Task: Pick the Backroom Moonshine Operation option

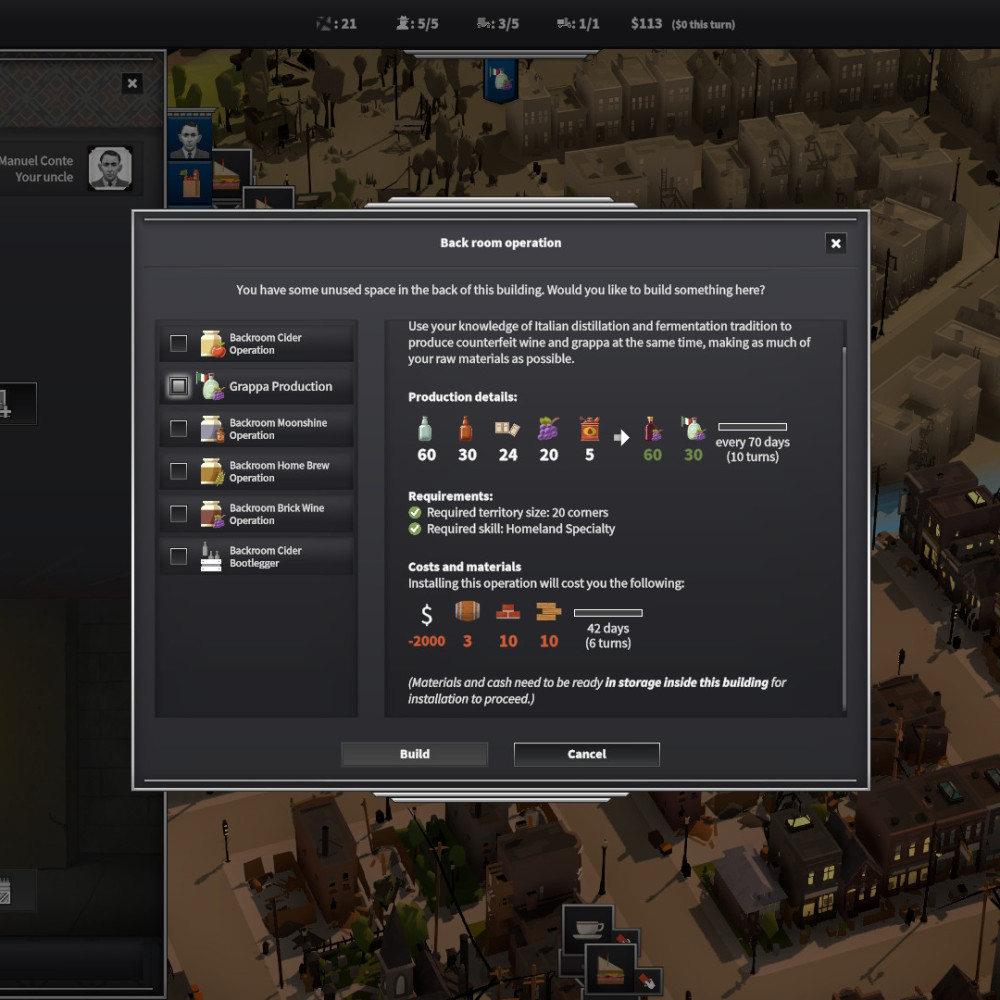Action: (178, 429)
